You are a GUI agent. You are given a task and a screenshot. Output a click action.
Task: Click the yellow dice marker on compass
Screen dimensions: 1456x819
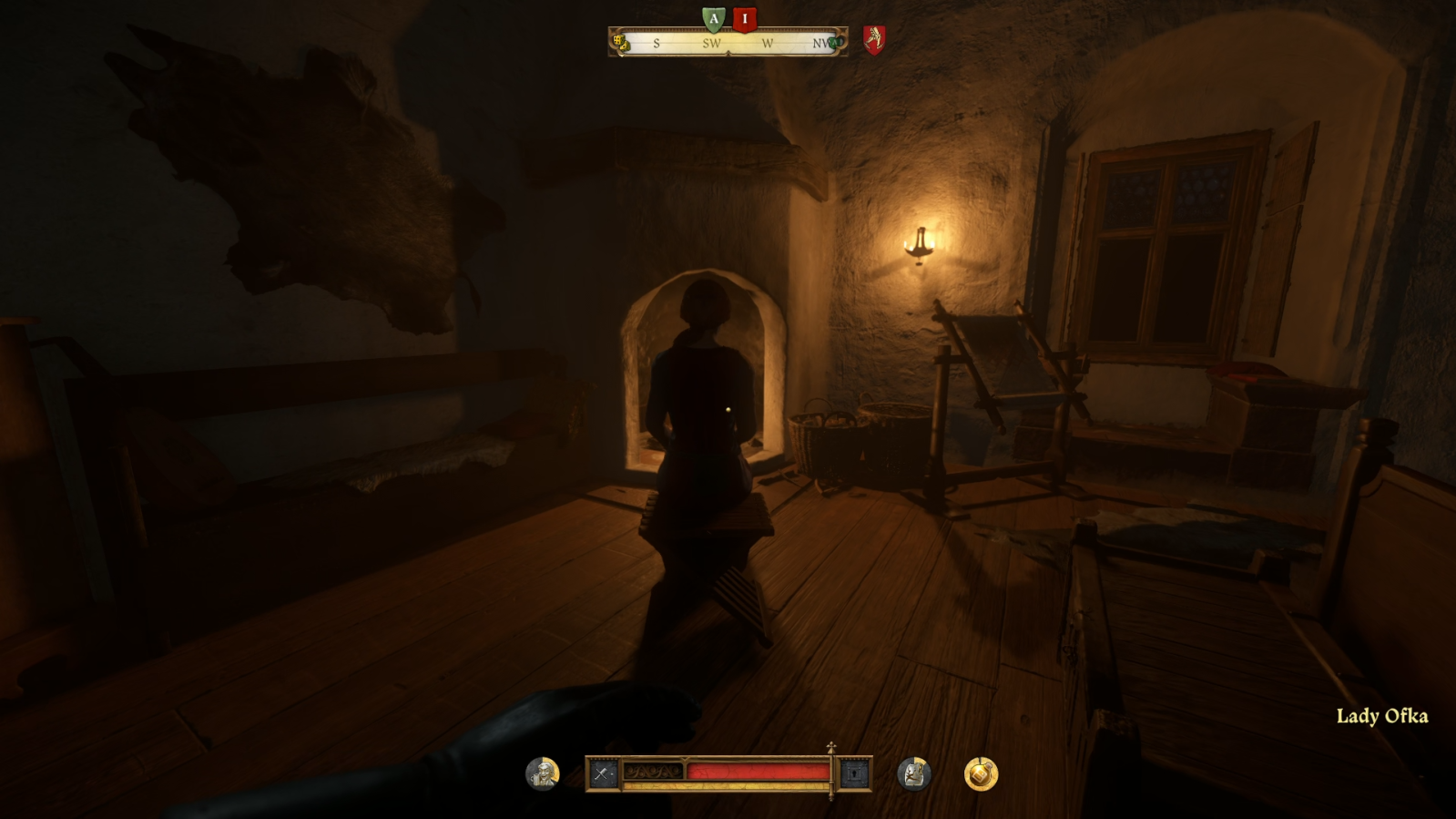click(621, 42)
